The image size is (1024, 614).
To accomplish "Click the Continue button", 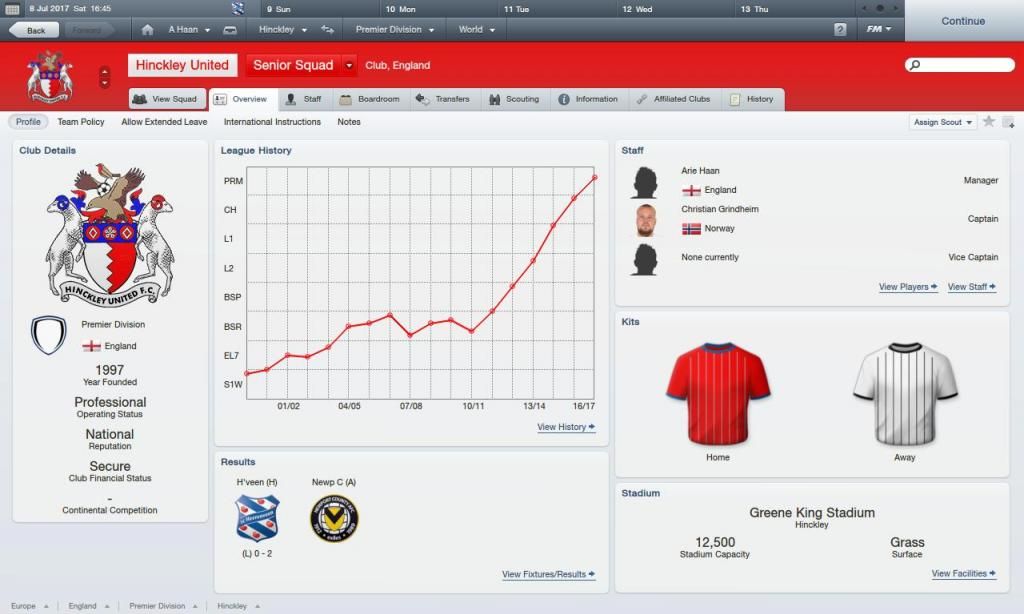I will pos(962,21).
